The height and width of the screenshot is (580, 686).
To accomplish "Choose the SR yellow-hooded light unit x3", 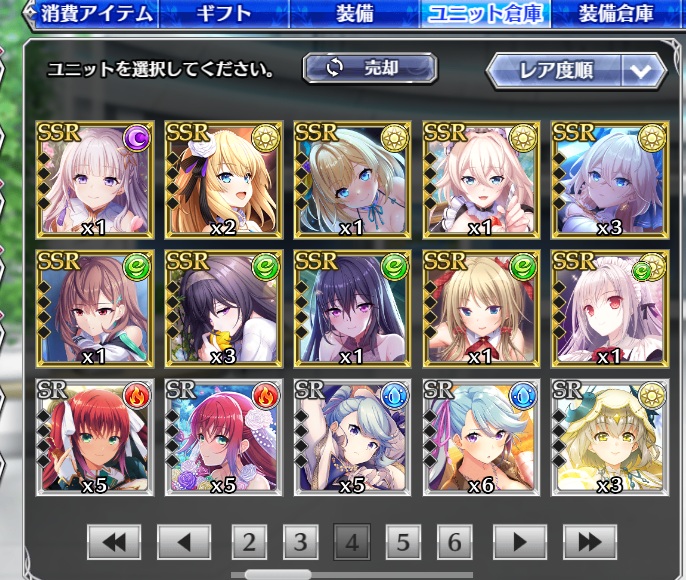I will tap(609, 435).
